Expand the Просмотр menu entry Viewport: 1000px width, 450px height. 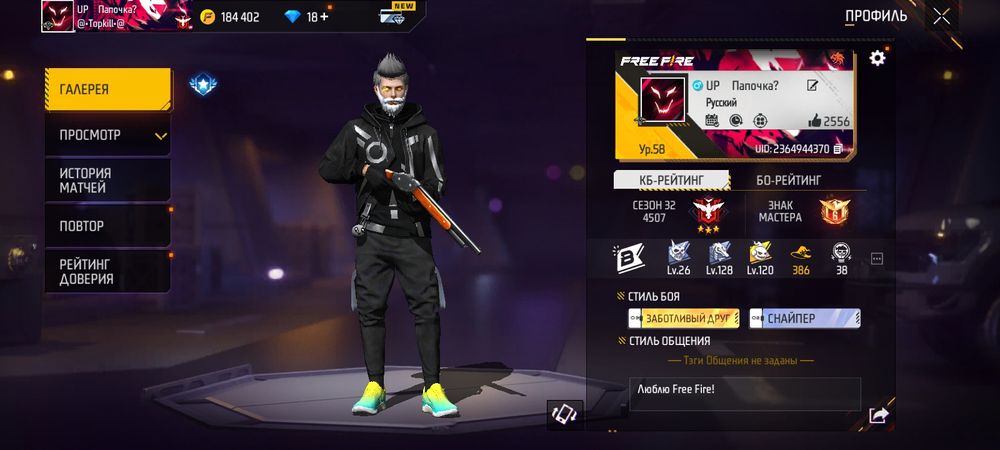click(107, 135)
